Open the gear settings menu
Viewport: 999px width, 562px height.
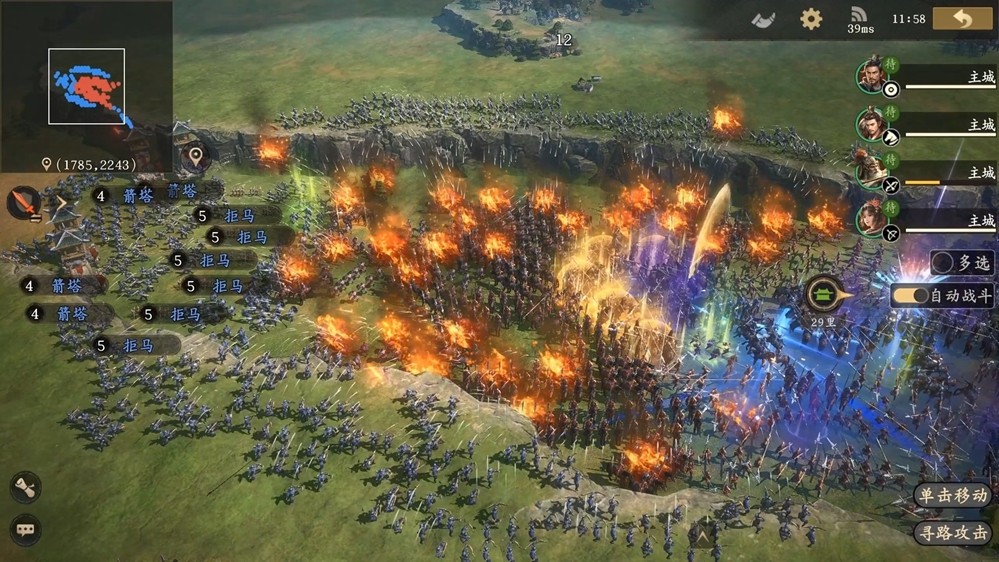coord(811,18)
